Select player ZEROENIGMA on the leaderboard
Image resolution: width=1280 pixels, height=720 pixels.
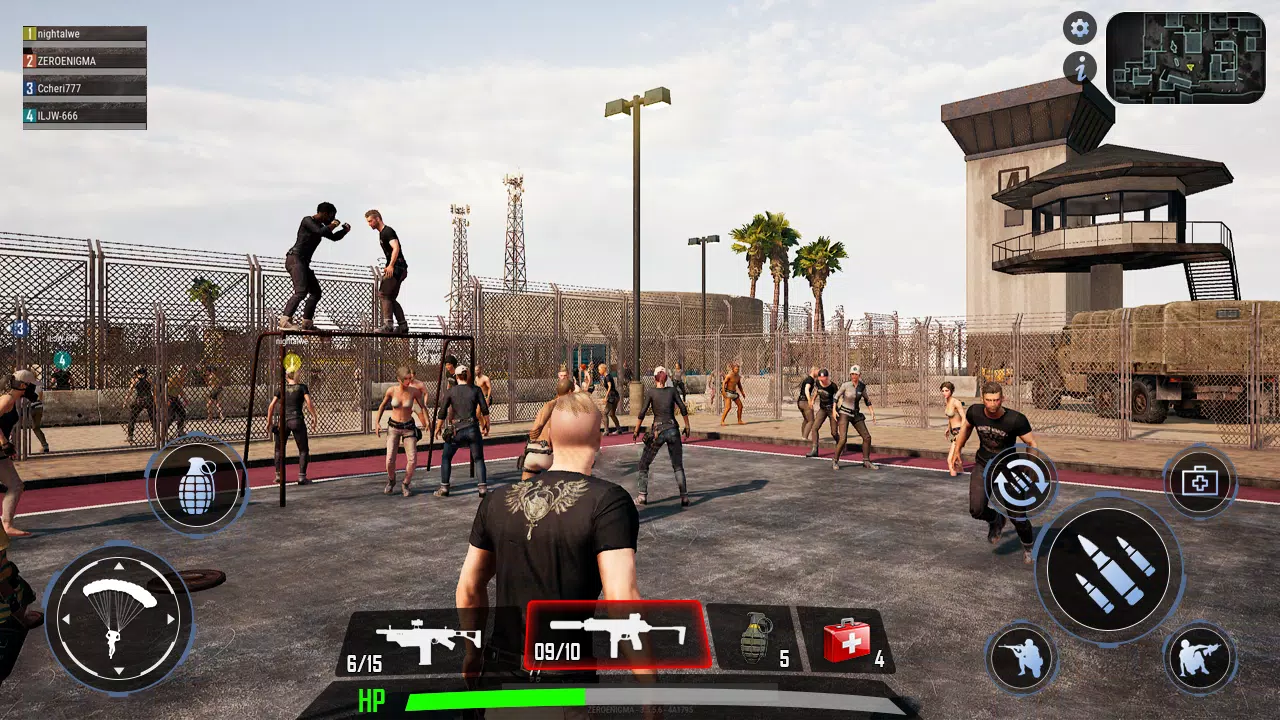click(83, 60)
